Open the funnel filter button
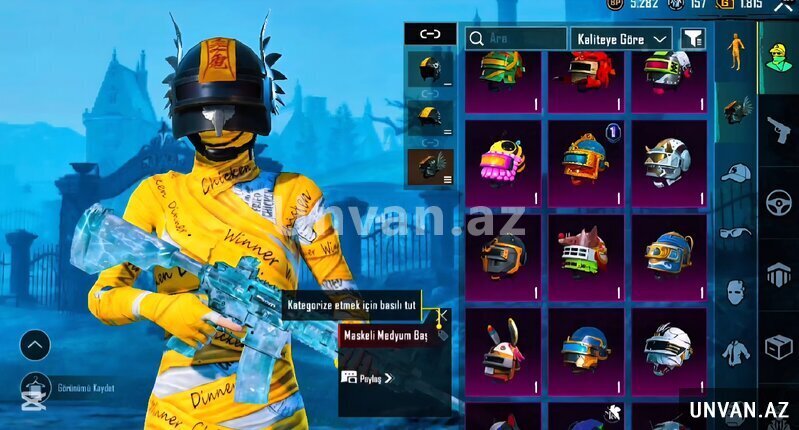This screenshot has width=799, height=430. (x=692, y=38)
